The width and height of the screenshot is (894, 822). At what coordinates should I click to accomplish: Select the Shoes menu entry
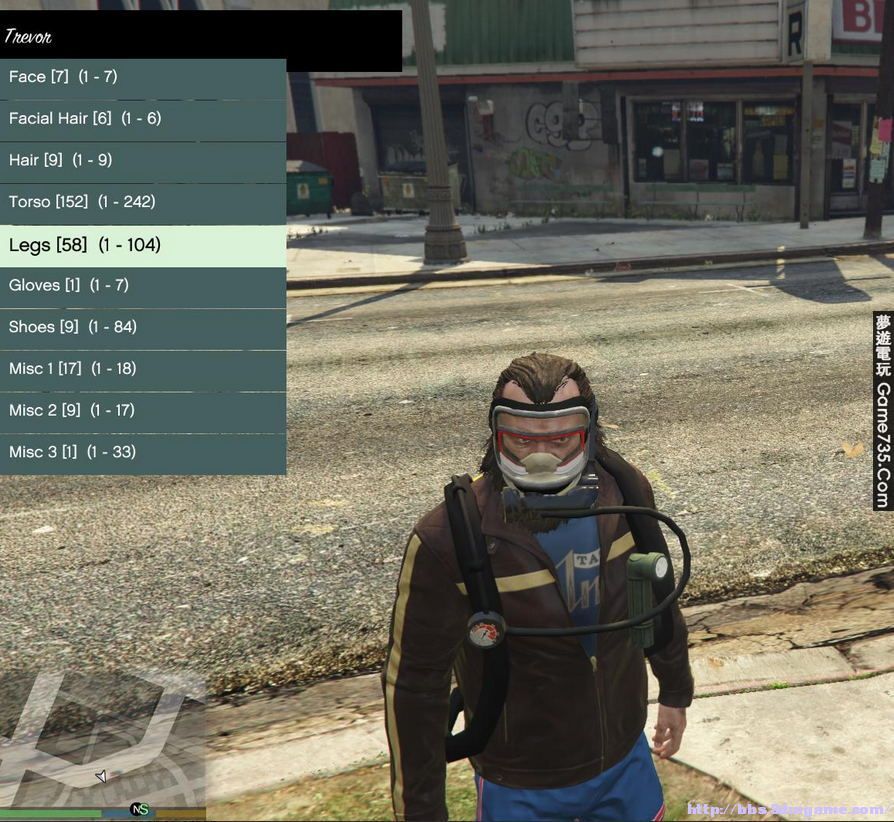(143, 327)
